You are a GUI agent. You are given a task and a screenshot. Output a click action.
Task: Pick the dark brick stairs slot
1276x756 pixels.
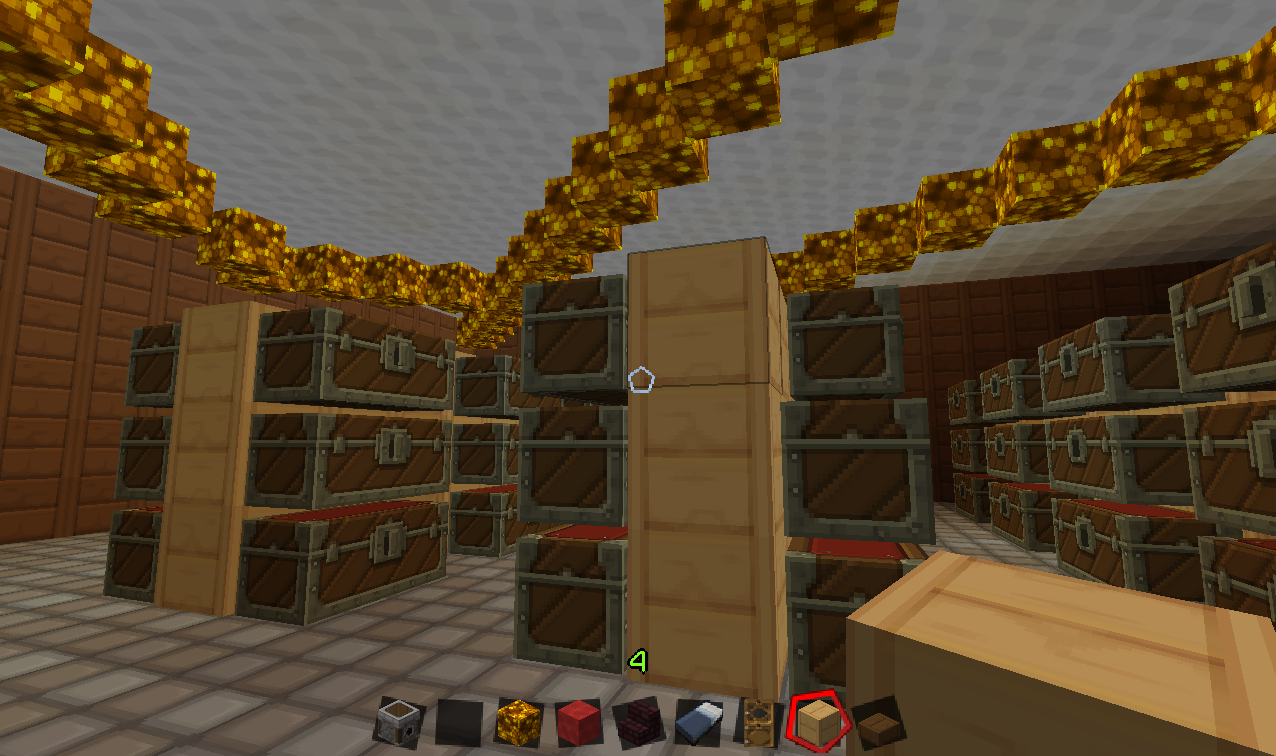639,722
